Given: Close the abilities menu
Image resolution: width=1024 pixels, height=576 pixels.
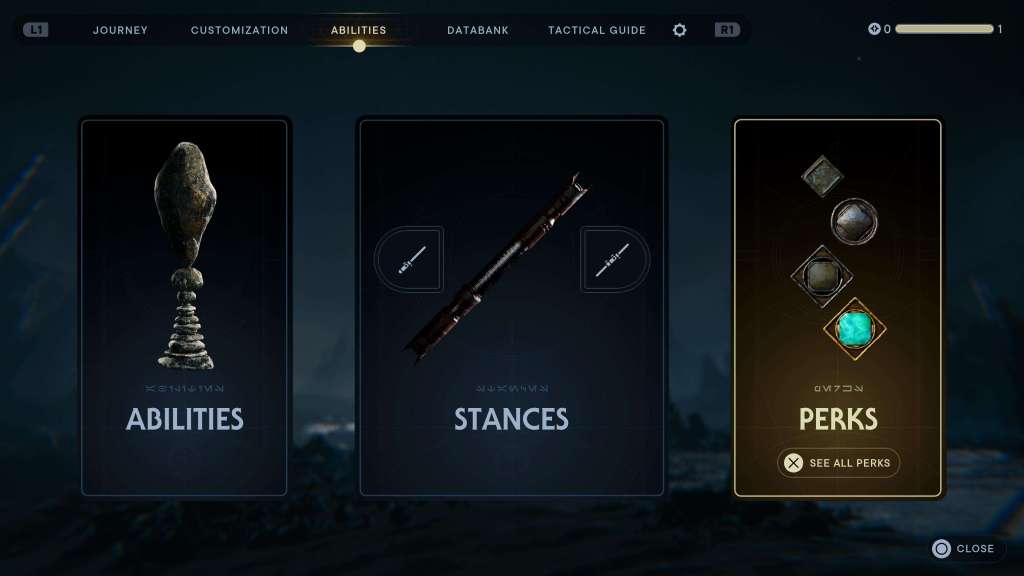Looking at the screenshot, I should pyautogui.click(x=964, y=548).
